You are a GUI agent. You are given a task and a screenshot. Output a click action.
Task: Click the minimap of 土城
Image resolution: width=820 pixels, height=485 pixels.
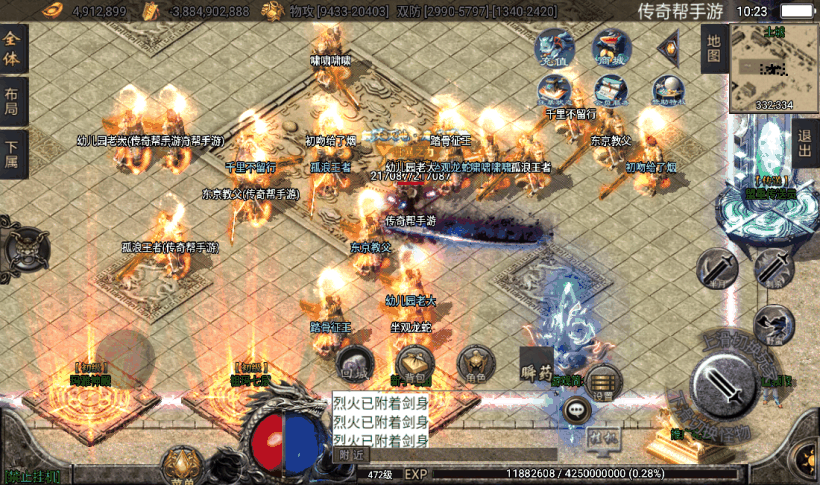[x=774, y=67]
